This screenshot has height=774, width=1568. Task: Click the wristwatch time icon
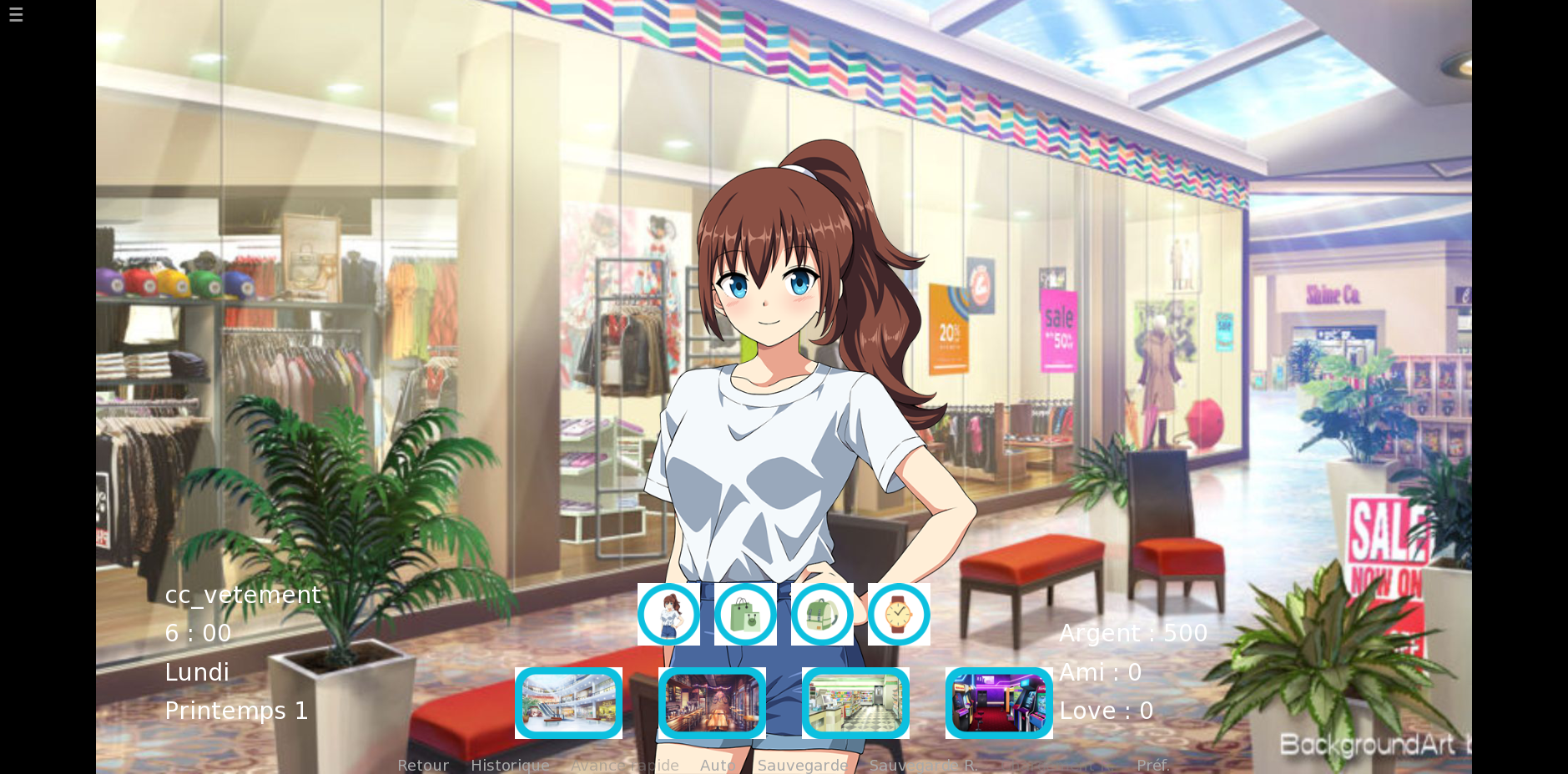(898, 615)
